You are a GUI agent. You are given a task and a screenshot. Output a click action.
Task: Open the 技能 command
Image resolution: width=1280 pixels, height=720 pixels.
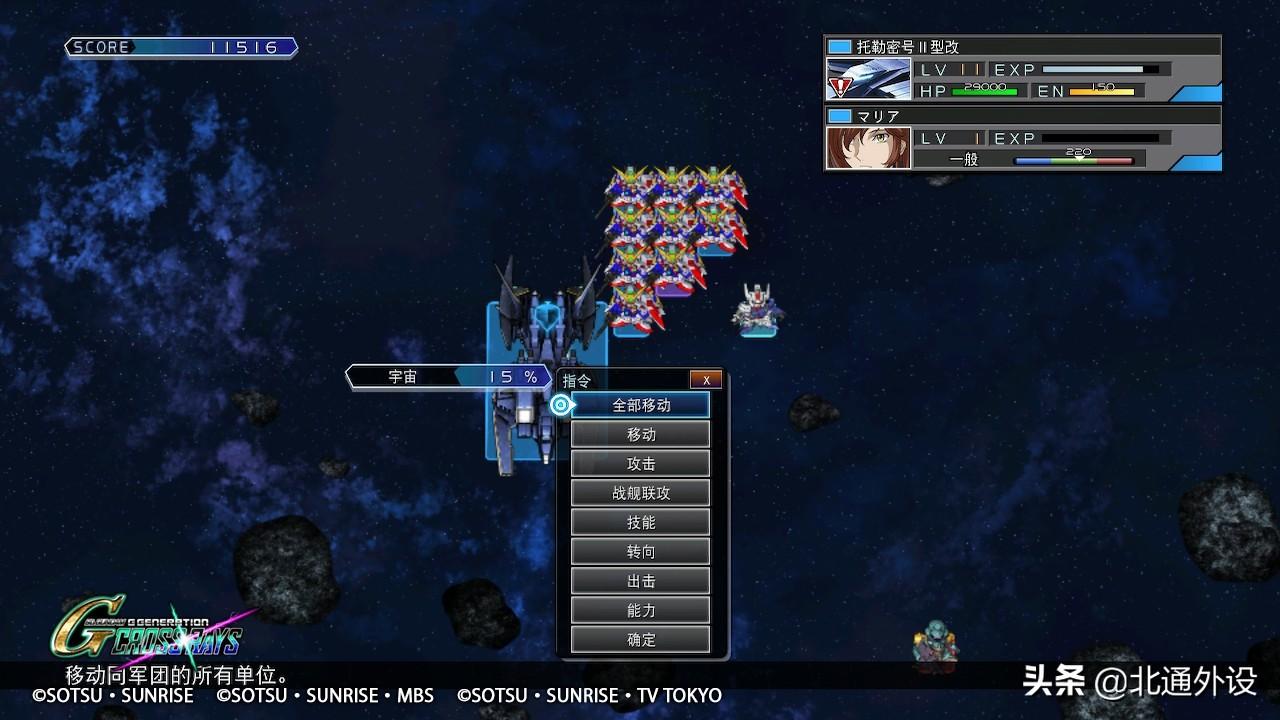(641, 522)
